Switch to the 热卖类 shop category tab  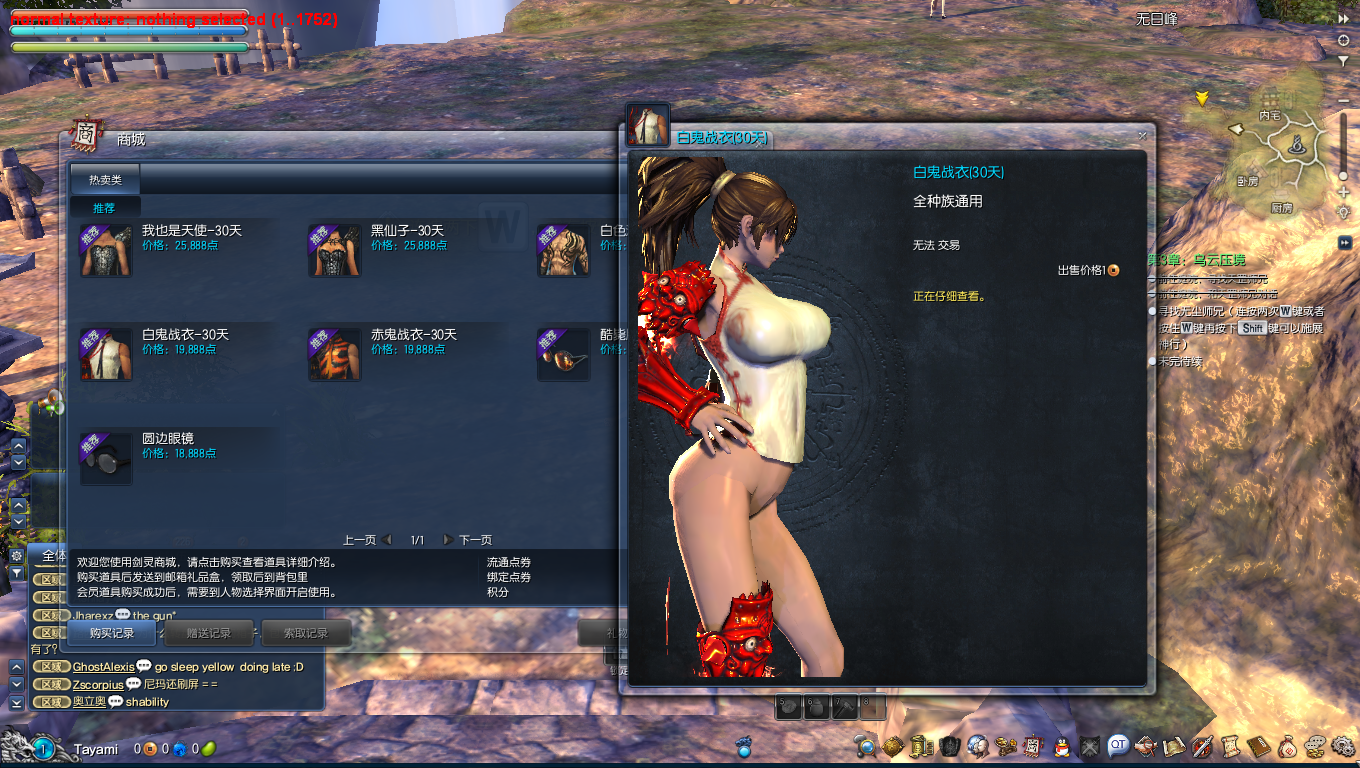tap(105, 180)
